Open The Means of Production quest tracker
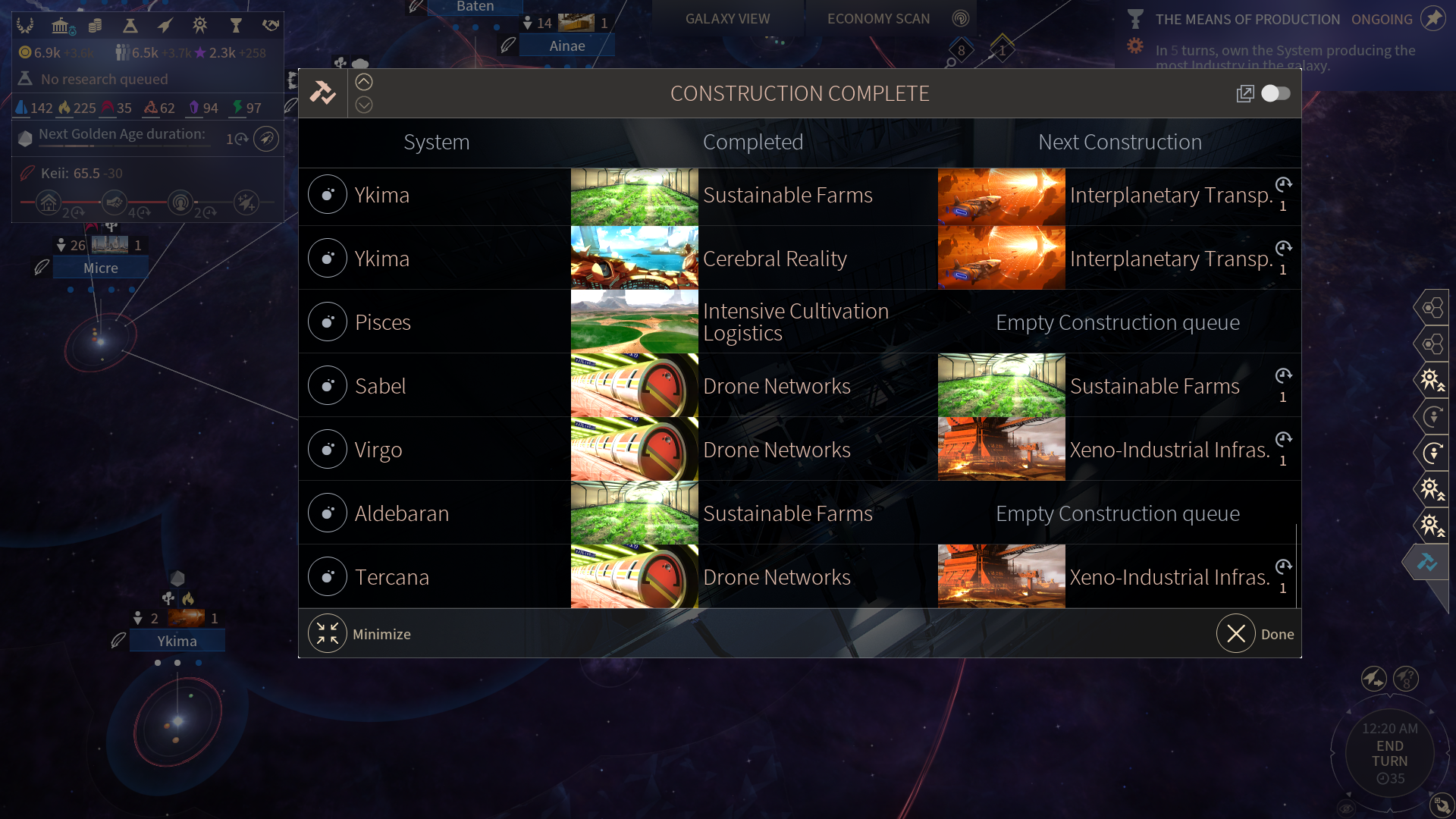1456x819 pixels. 1247,19
